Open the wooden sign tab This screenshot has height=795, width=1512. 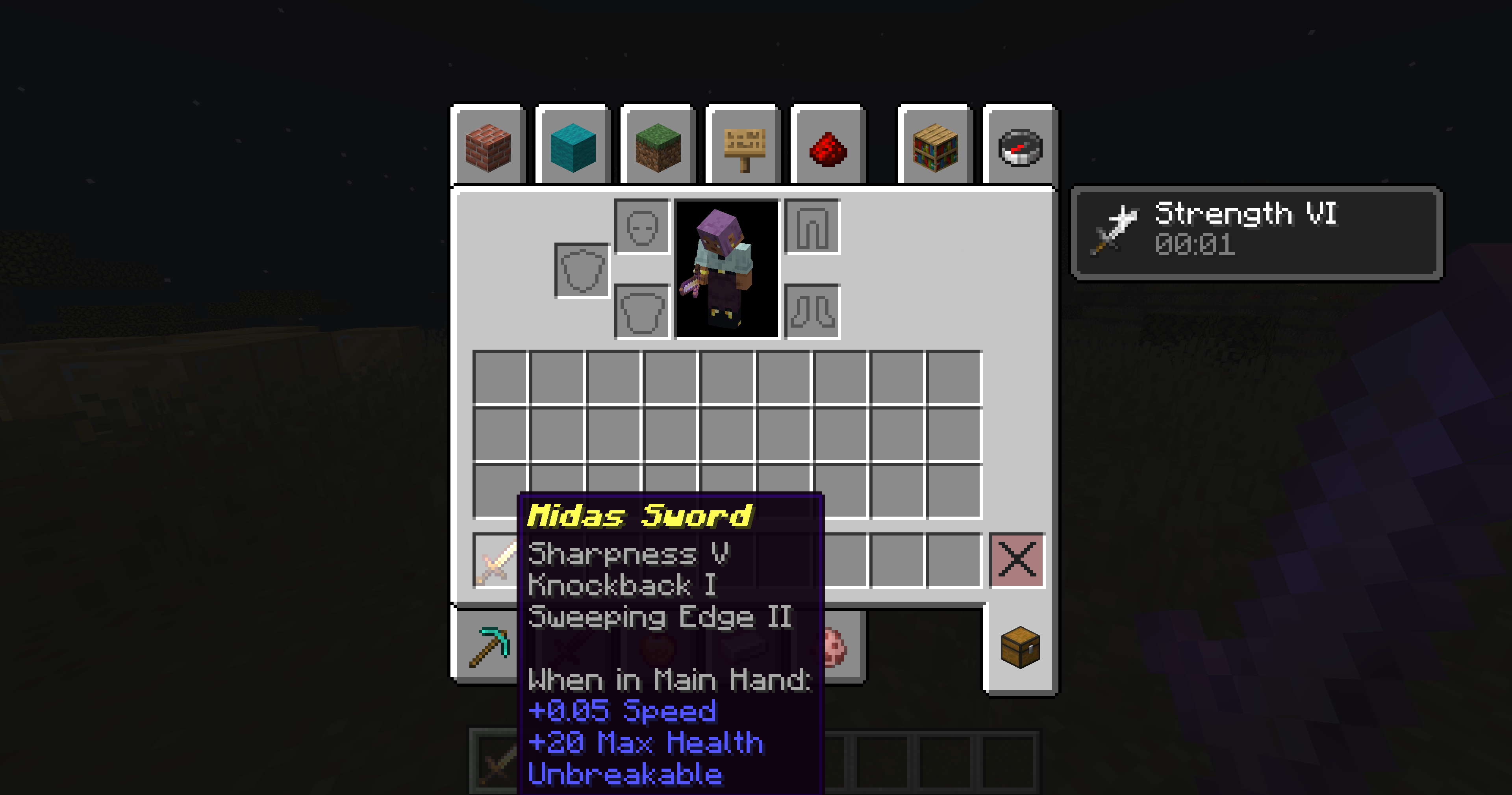[743, 146]
